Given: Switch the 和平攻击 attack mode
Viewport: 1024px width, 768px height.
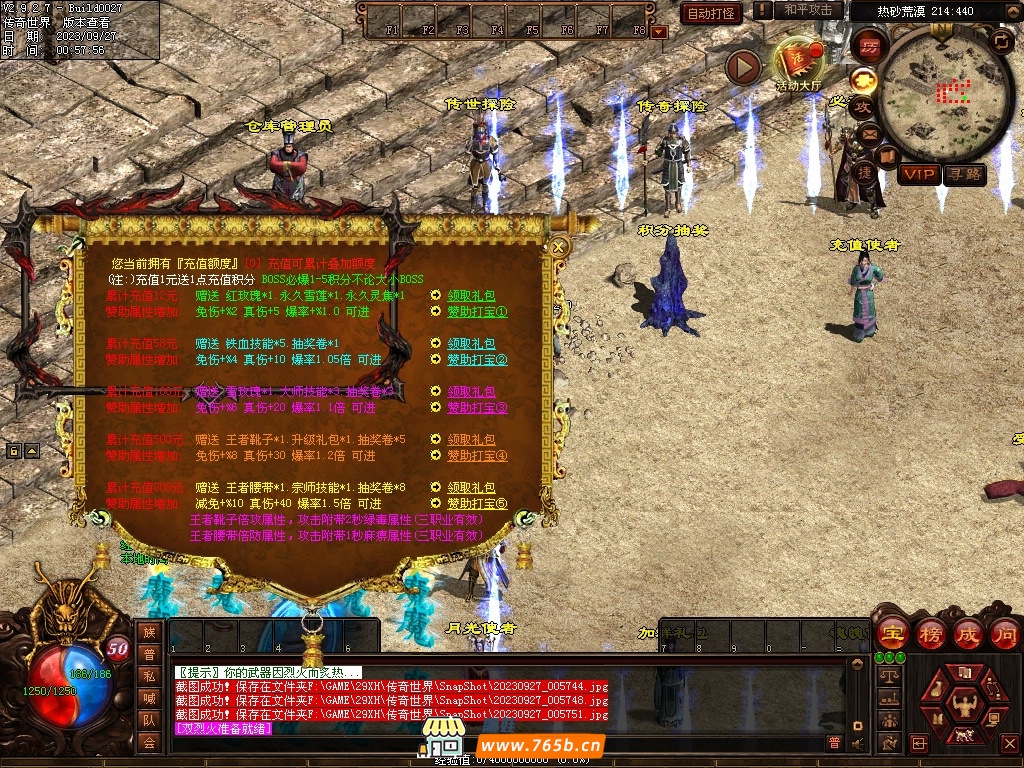Looking at the screenshot, I should pyautogui.click(x=808, y=10).
